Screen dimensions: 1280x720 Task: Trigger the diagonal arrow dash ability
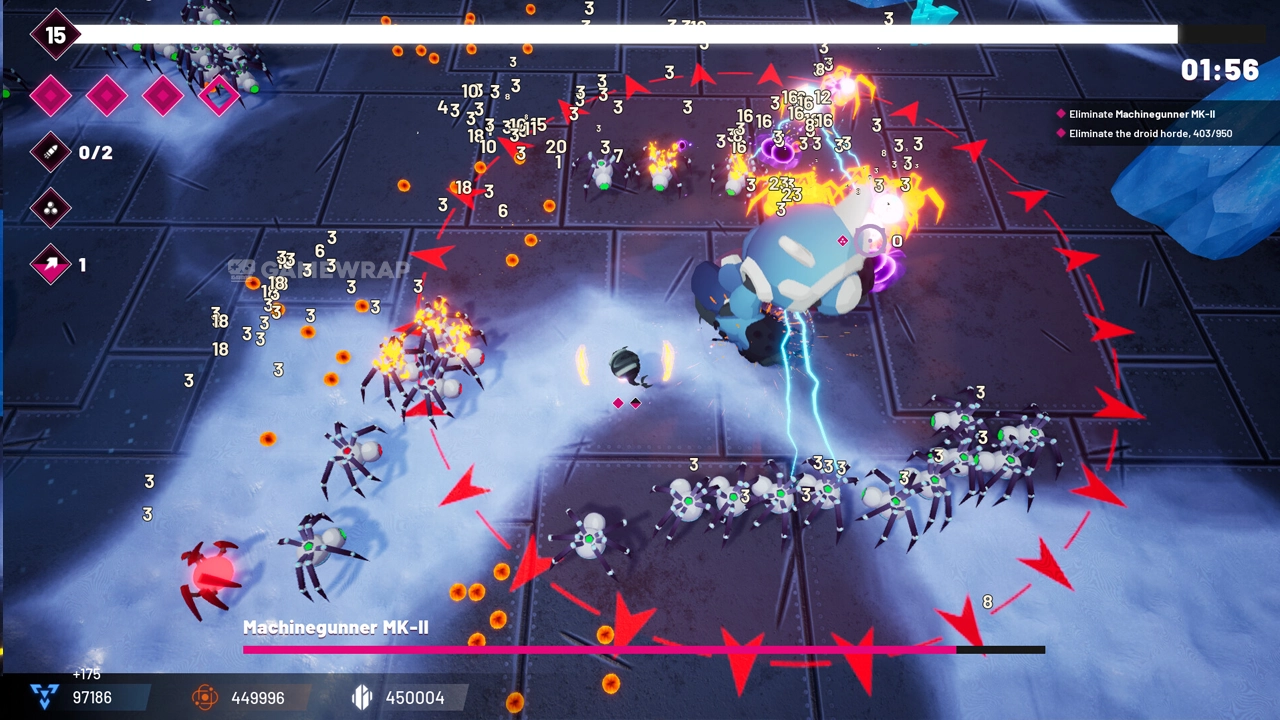tap(51, 265)
